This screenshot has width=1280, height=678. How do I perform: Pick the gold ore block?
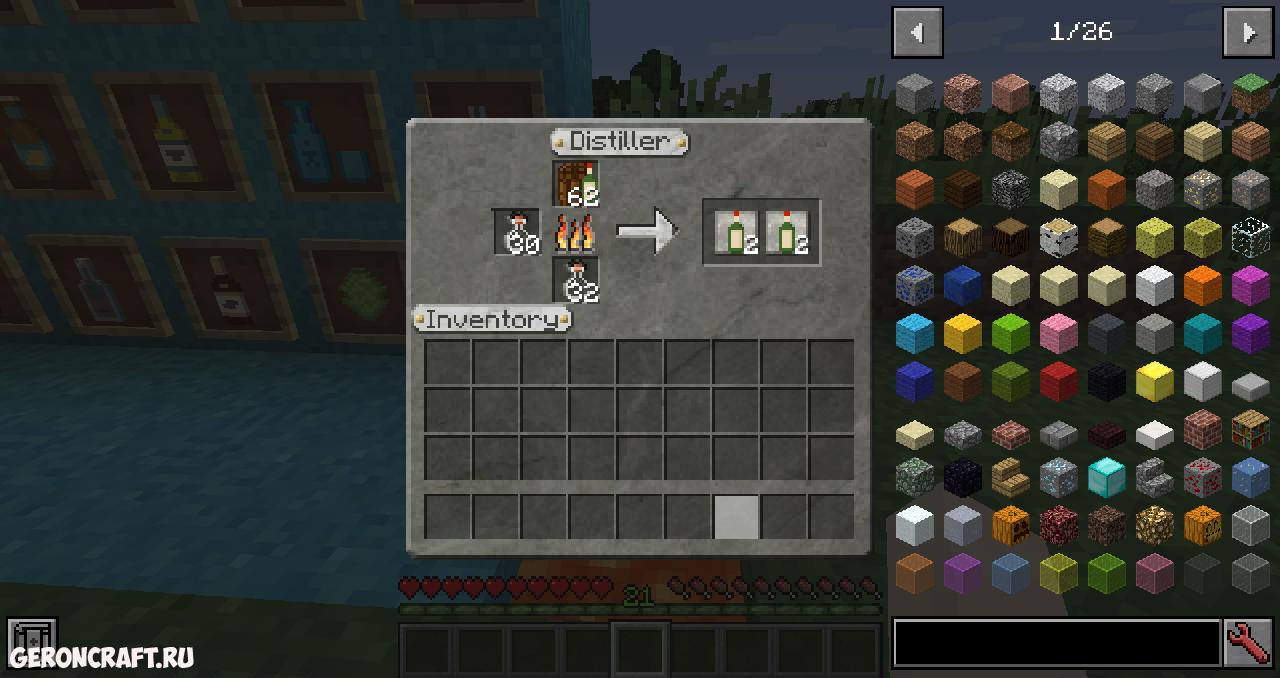click(1202, 188)
